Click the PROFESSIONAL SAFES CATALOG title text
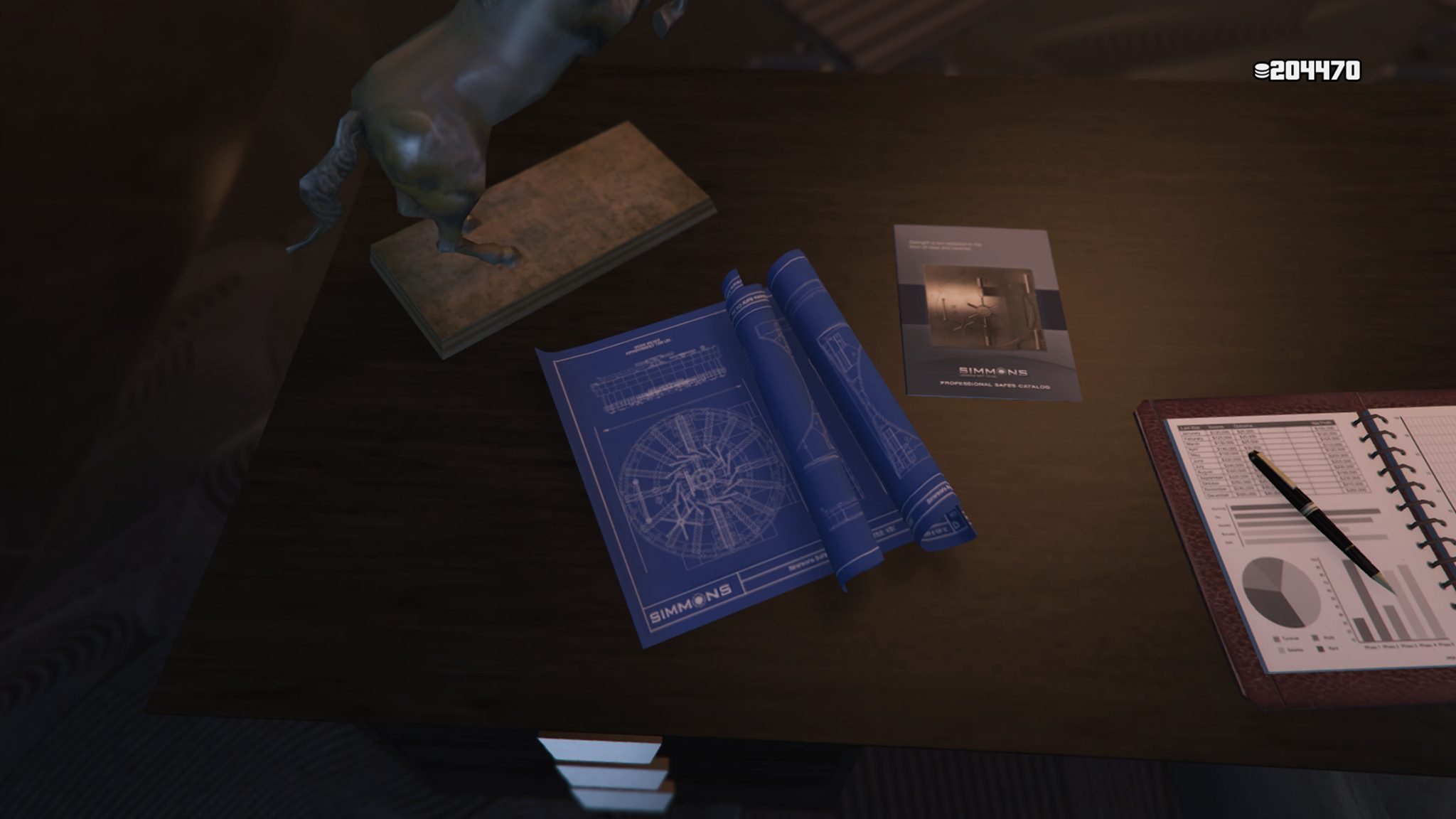The width and height of the screenshot is (1456, 819). point(996,385)
